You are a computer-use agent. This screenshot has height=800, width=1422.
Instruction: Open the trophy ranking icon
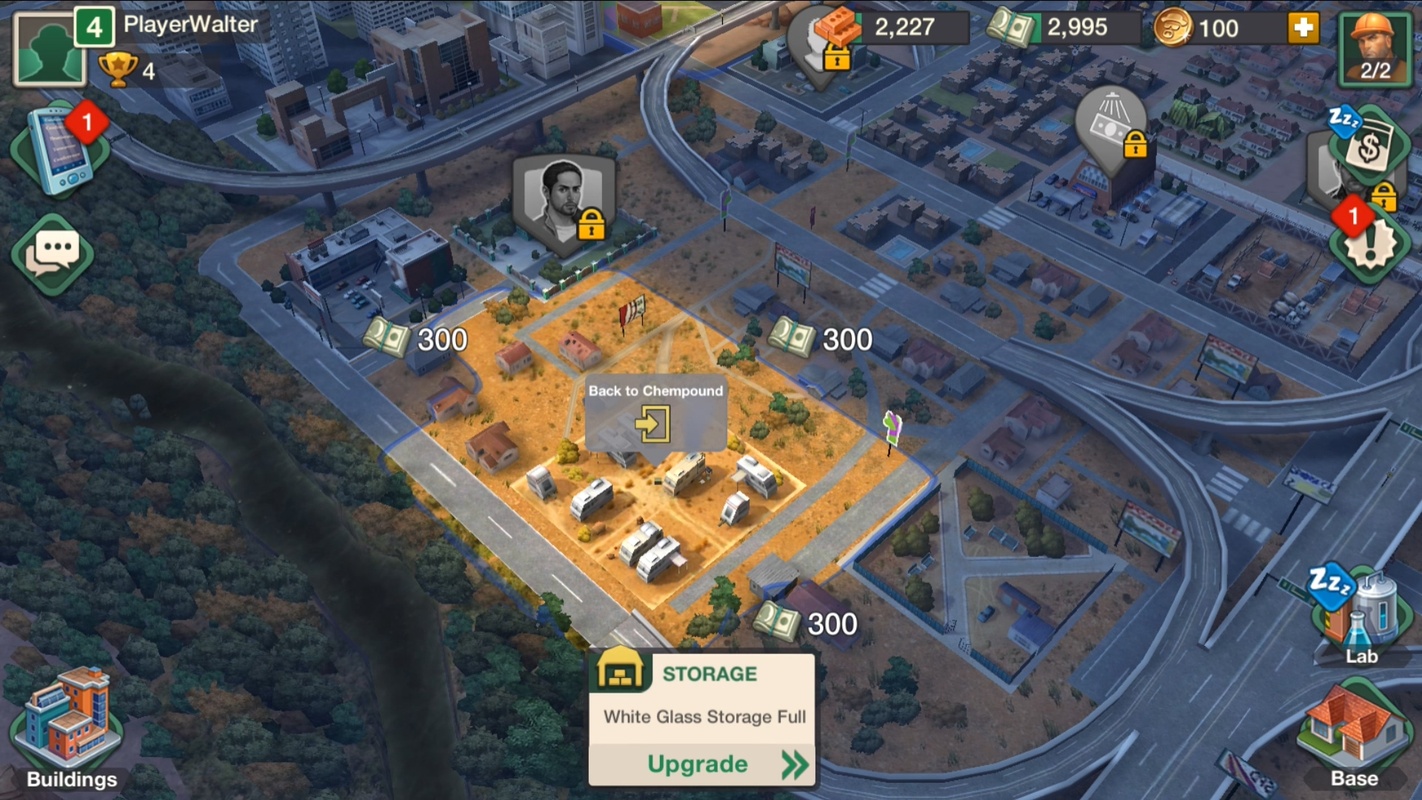[x=118, y=70]
